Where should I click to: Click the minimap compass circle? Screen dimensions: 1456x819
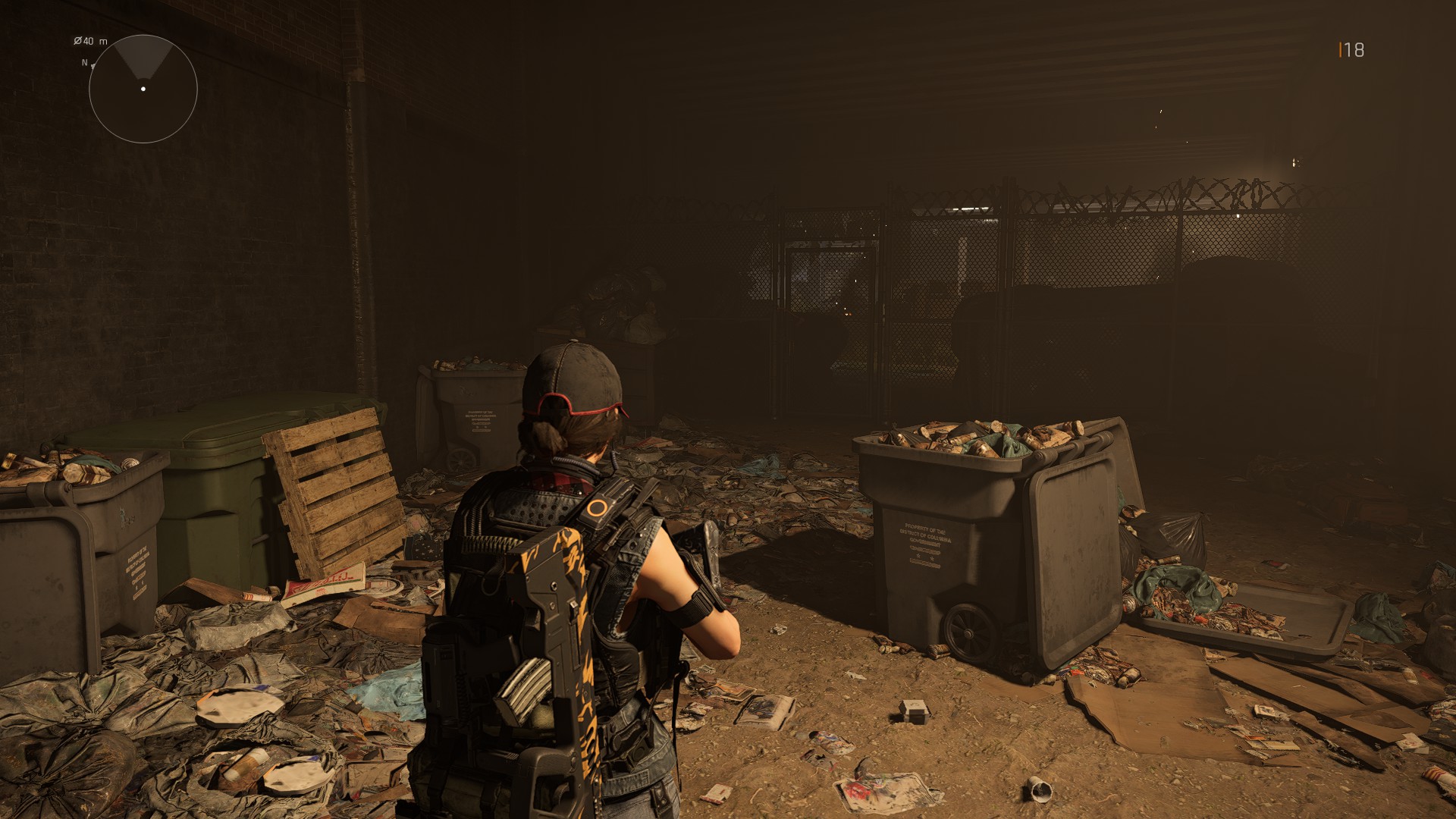point(143,89)
